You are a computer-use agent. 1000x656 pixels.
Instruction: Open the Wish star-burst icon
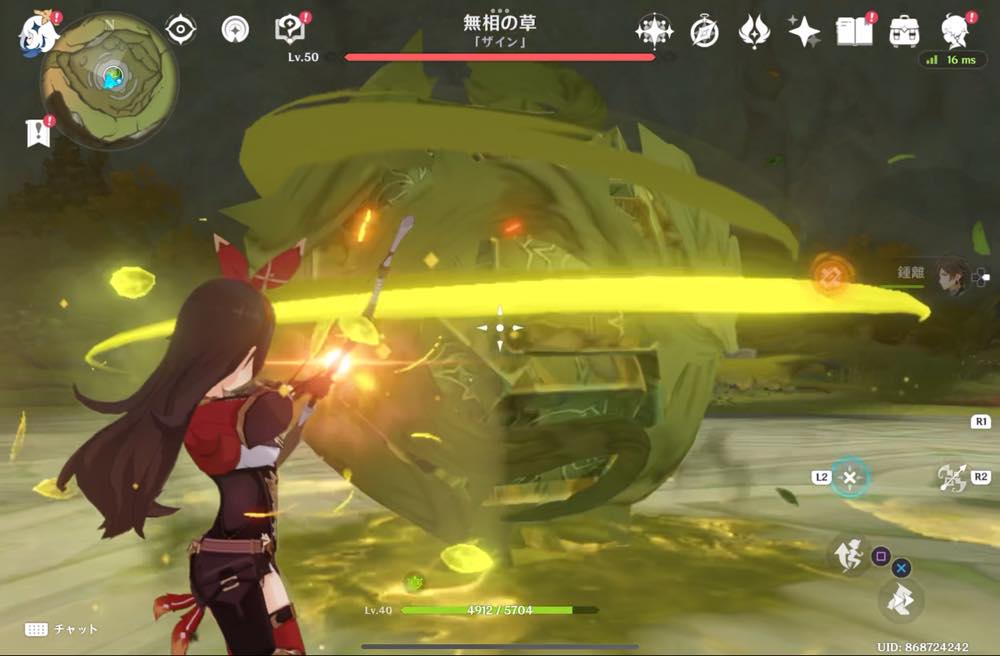[653, 32]
